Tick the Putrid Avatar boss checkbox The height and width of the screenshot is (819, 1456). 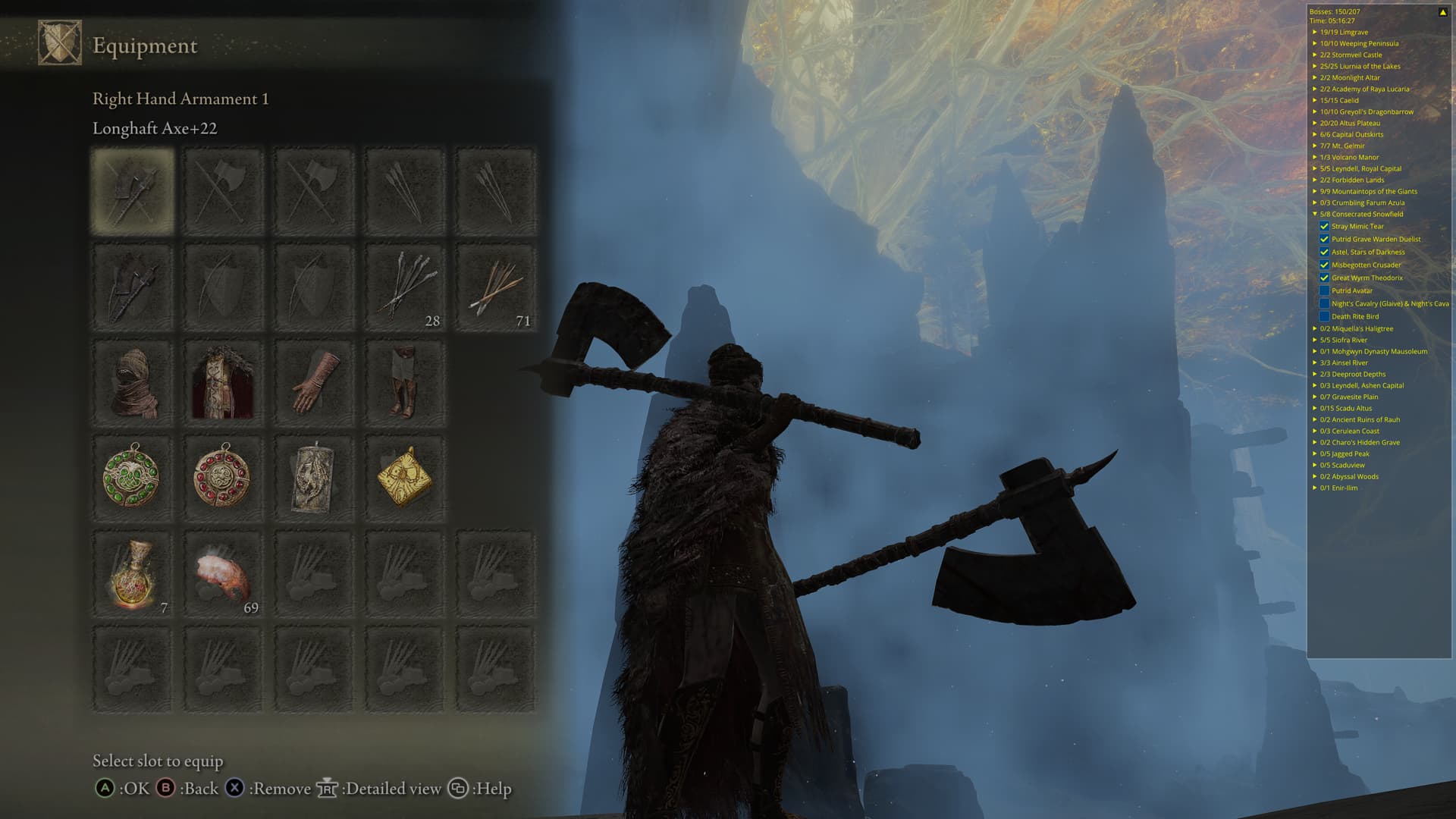coord(1324,291)
